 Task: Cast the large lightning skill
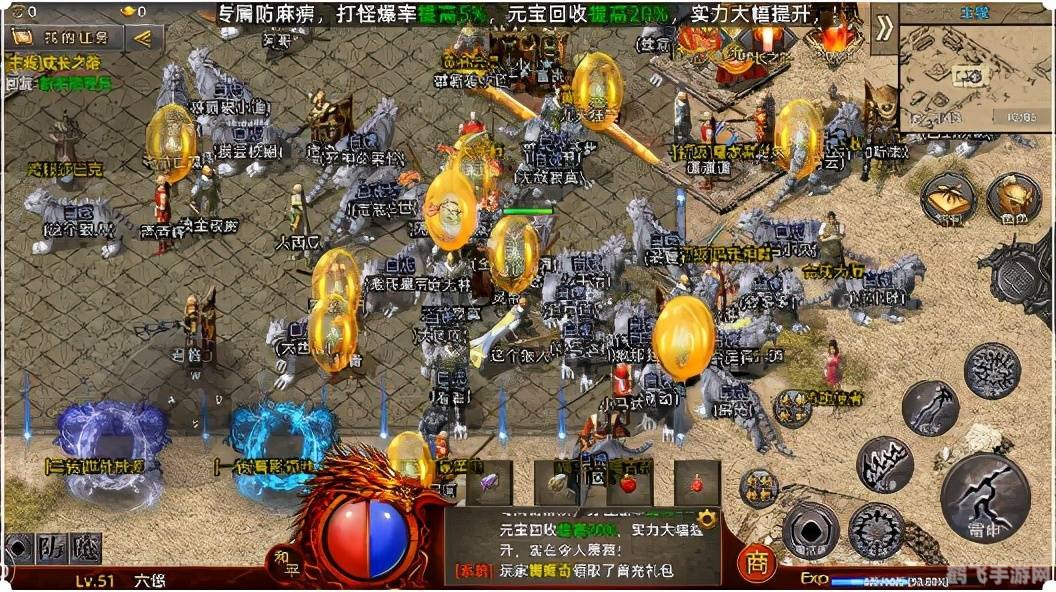985,497
